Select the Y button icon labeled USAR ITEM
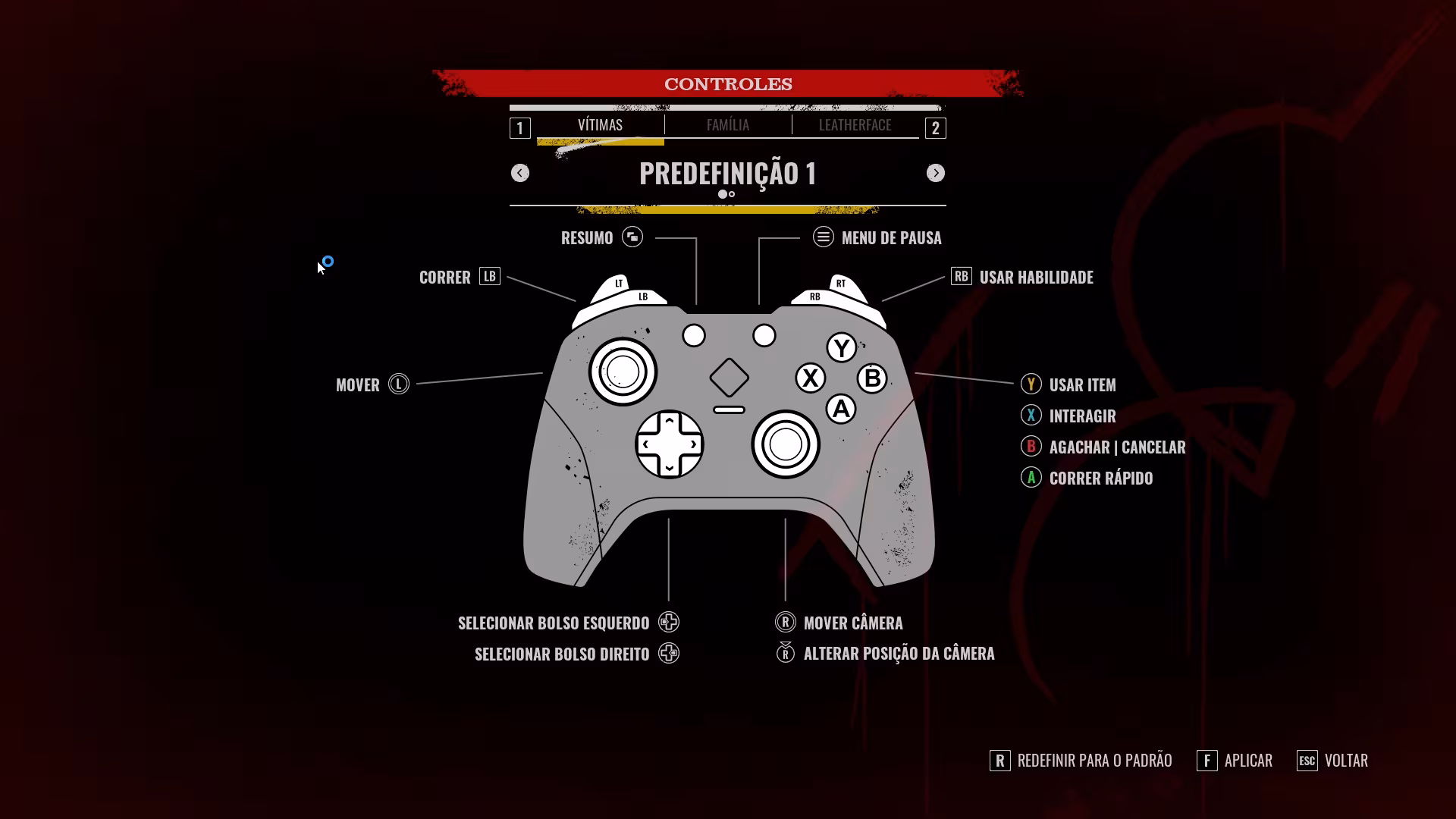 pos(1031,384)
